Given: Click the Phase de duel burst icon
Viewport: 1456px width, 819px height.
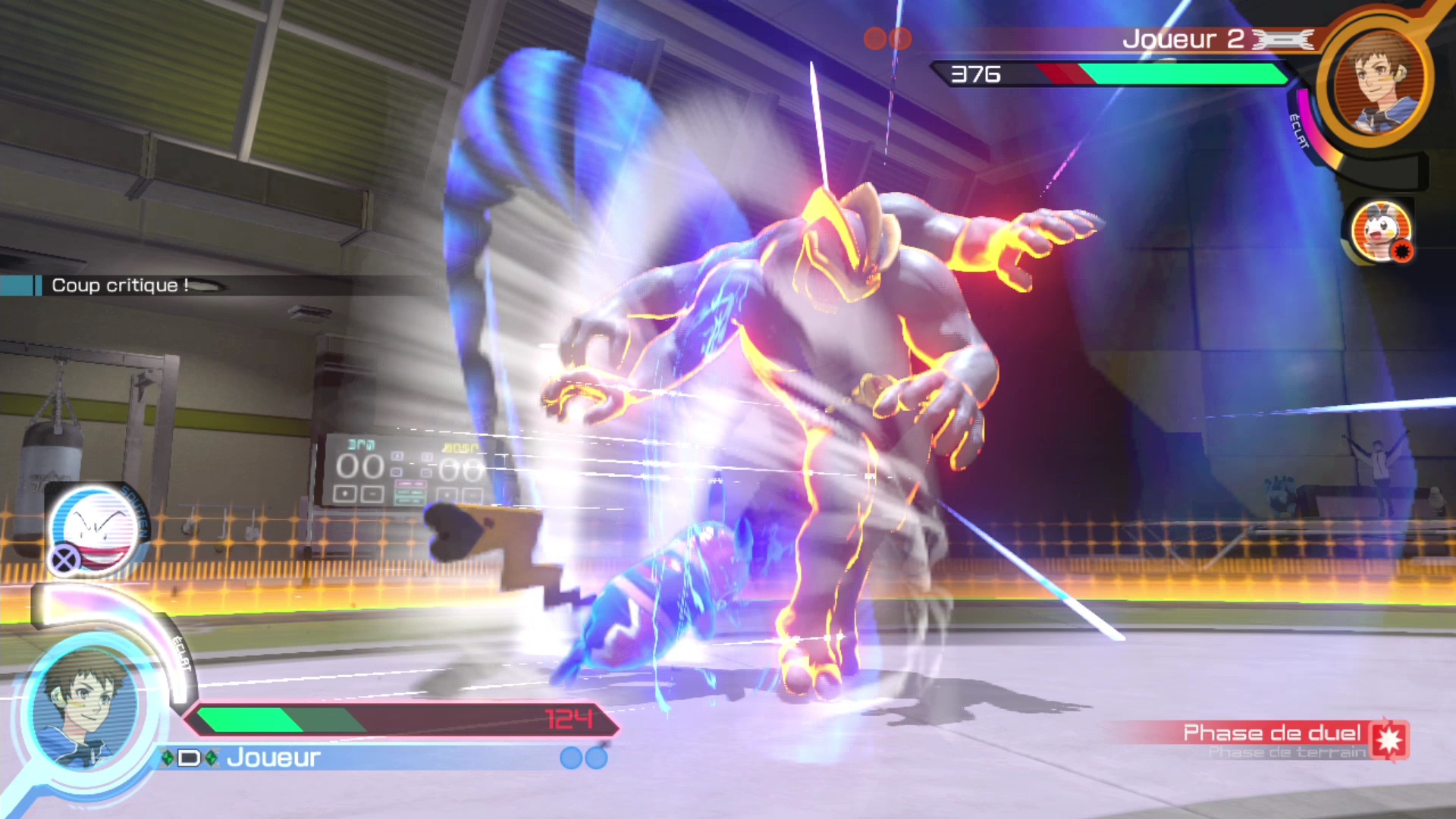Looking at the screenshot, I should tap(1389, 739).
